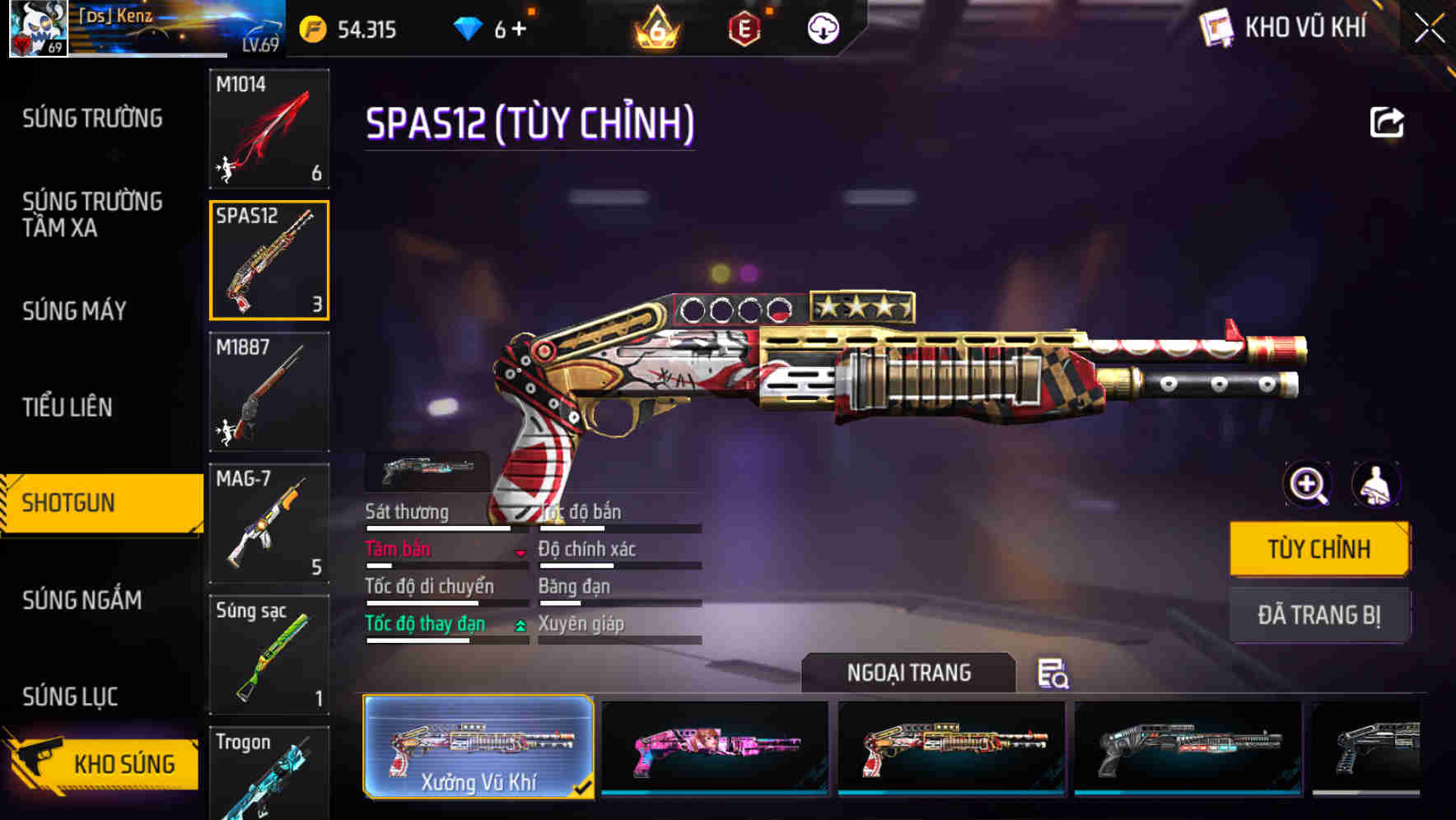
Task: Open the Súng Lục category
Action: point(70,697)
